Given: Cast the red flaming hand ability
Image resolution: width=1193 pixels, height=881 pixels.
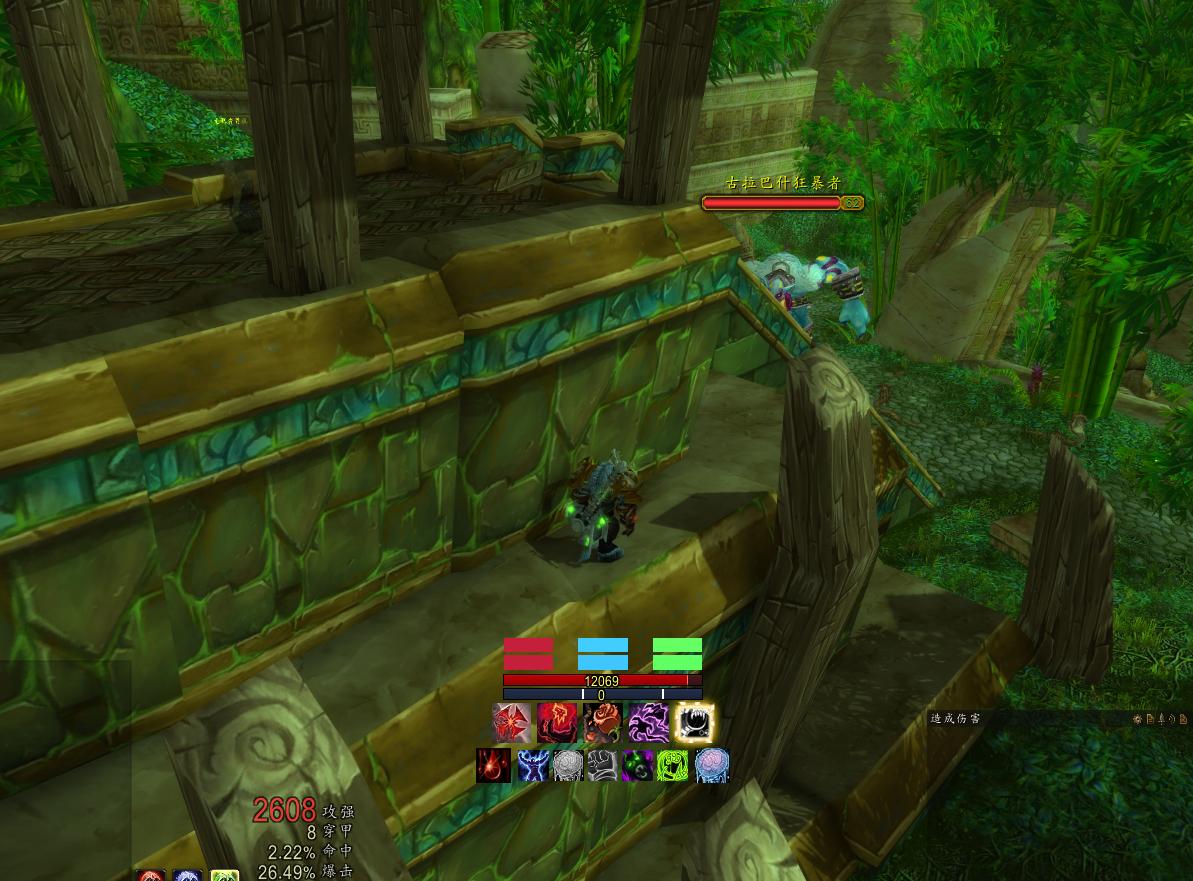Looking at the screenshot, I should [556, 722].
